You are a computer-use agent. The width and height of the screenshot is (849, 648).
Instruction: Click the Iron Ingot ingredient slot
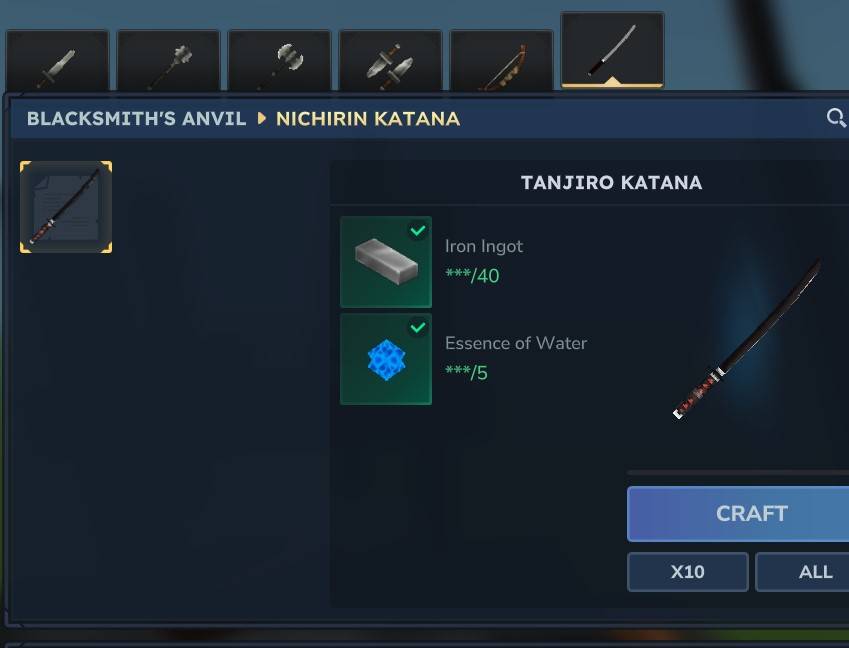[386, 262]
